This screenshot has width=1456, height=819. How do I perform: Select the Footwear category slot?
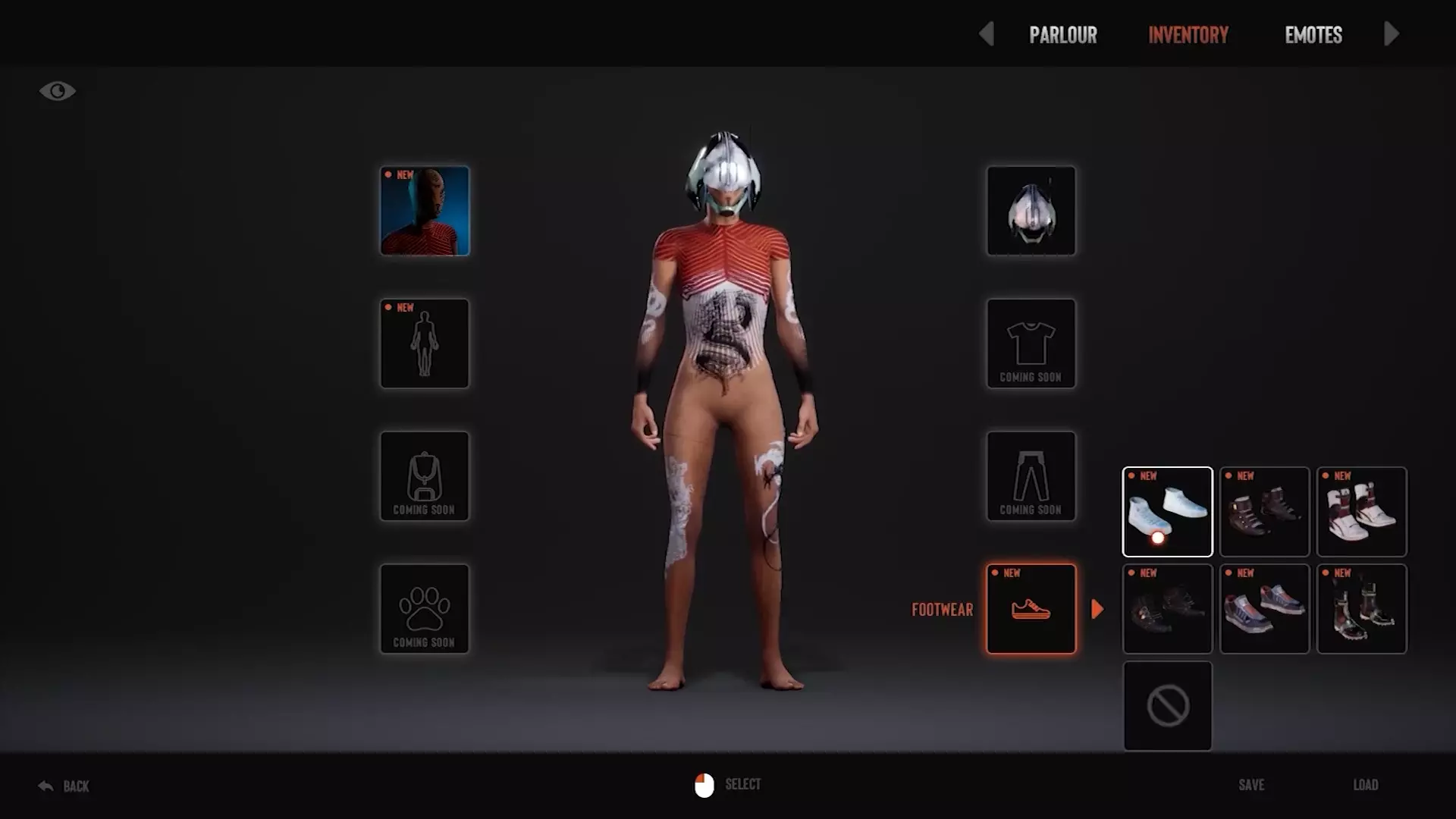[x=1031, y=609]
